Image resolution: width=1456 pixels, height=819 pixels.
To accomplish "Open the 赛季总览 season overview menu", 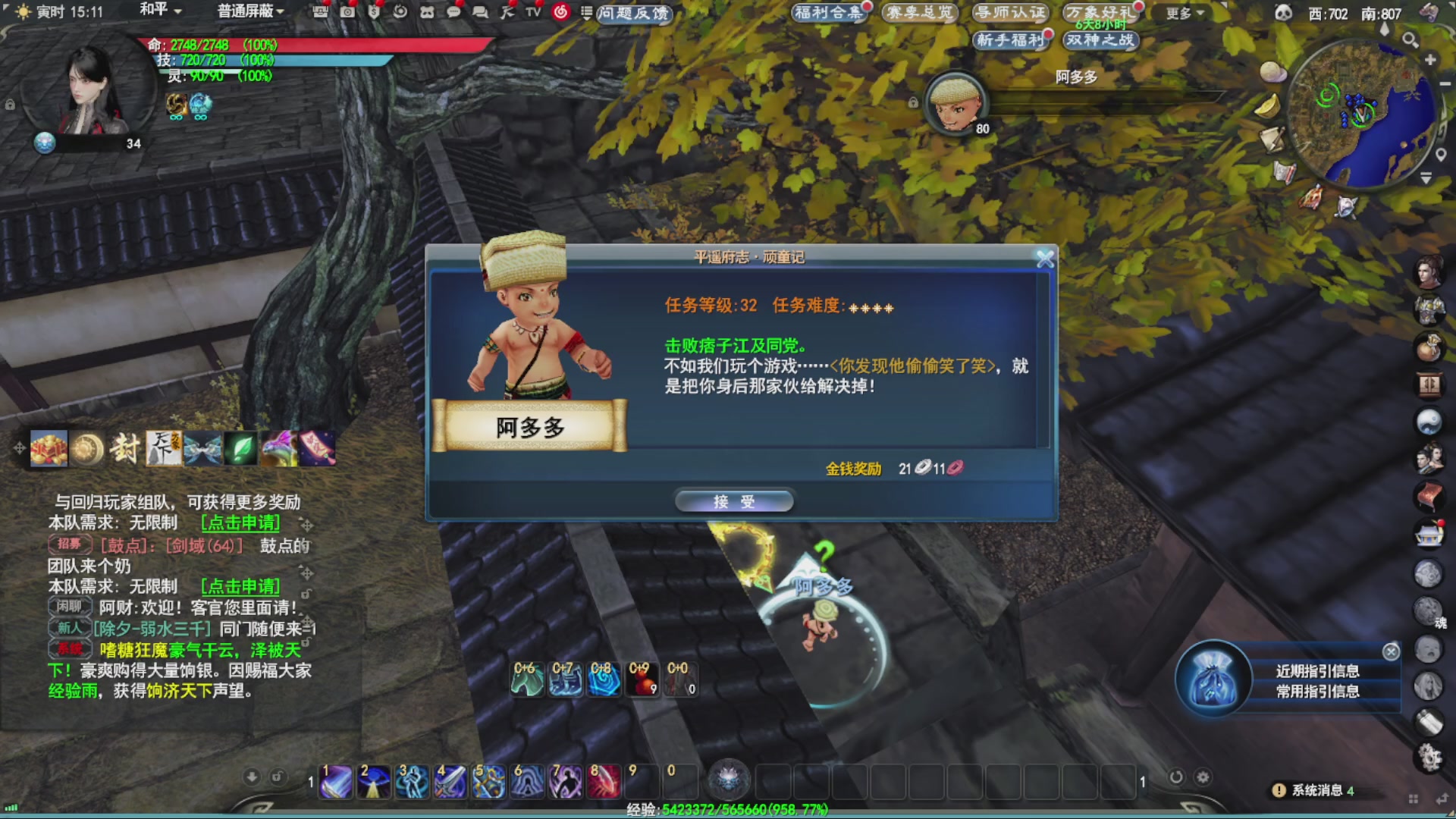I will pyautogui.click(x=919, y=13).
